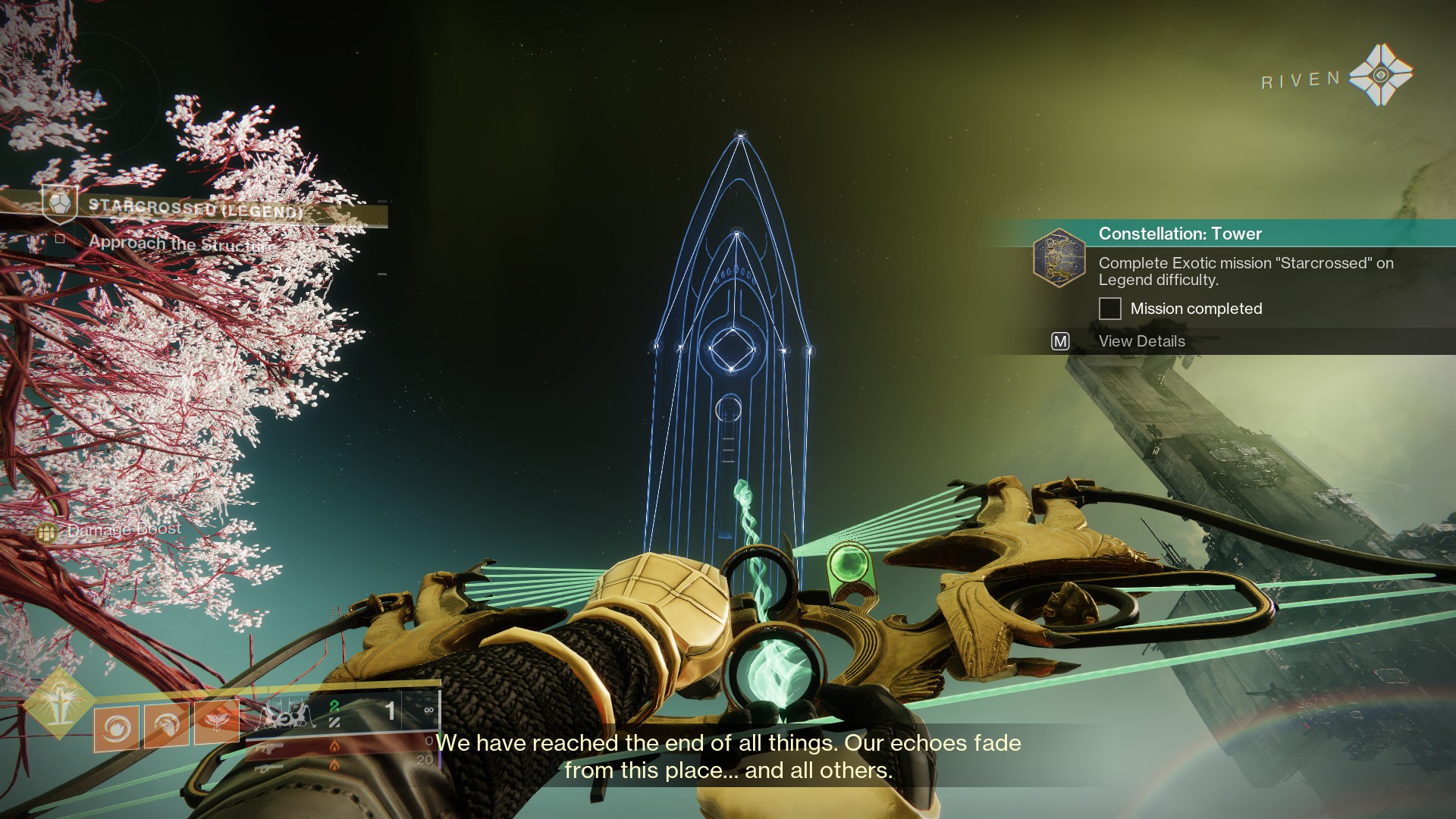1456x819 pixels.
Task: Click the Approach the Structure objective
Action: click(x=178, y=243)
